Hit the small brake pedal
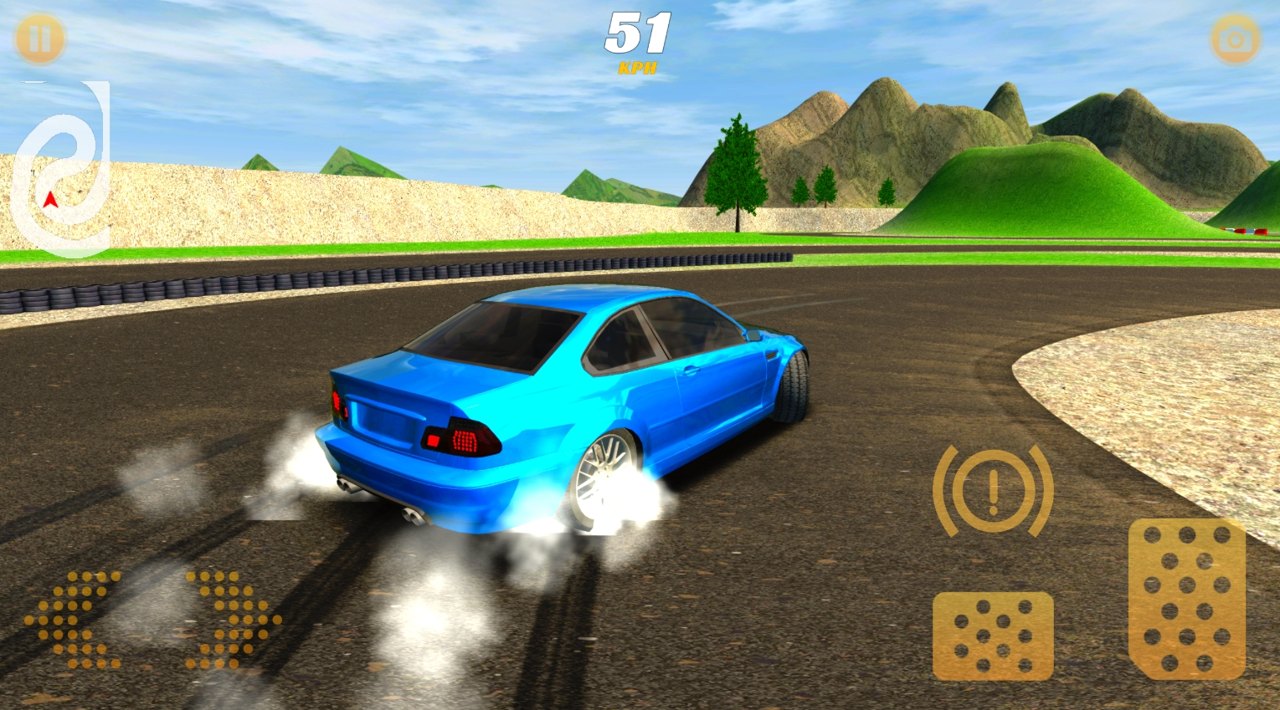1280x710 pixels. coord(993,636)
